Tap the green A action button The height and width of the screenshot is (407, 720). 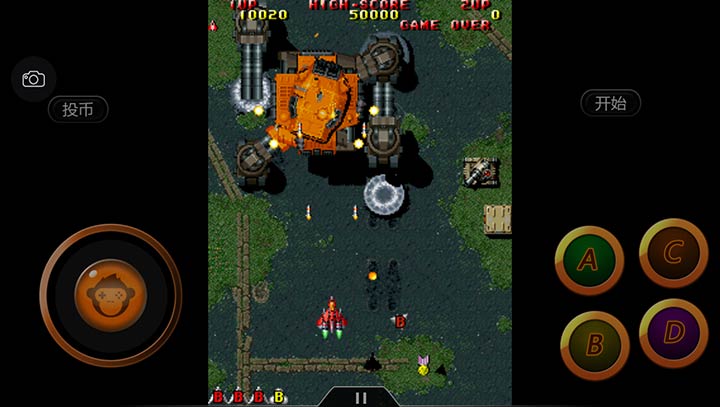tap(589, 260)
